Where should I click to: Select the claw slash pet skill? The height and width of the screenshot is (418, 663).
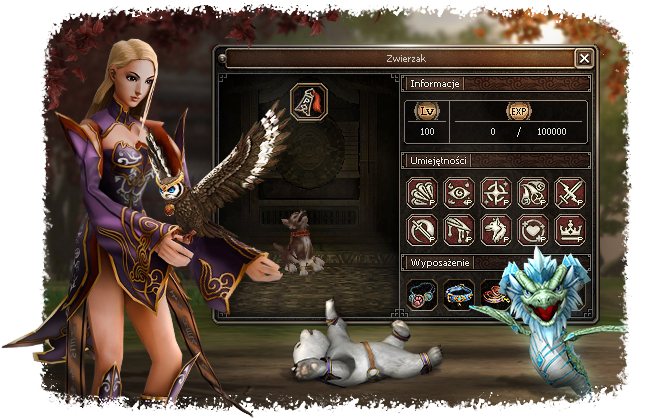pyautogui.click(x=422, y=191)
